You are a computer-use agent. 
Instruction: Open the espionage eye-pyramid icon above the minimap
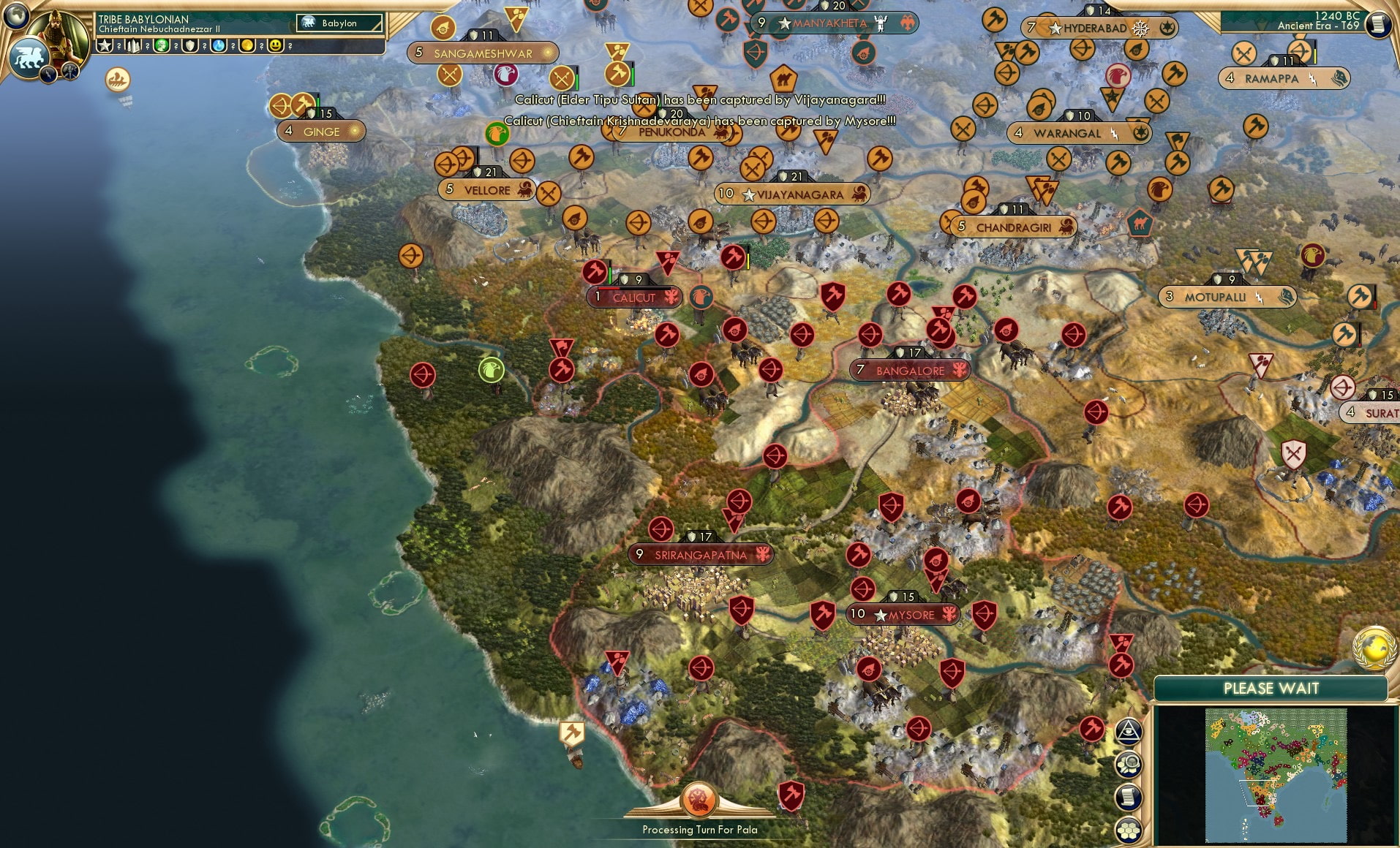(1129, 732)
